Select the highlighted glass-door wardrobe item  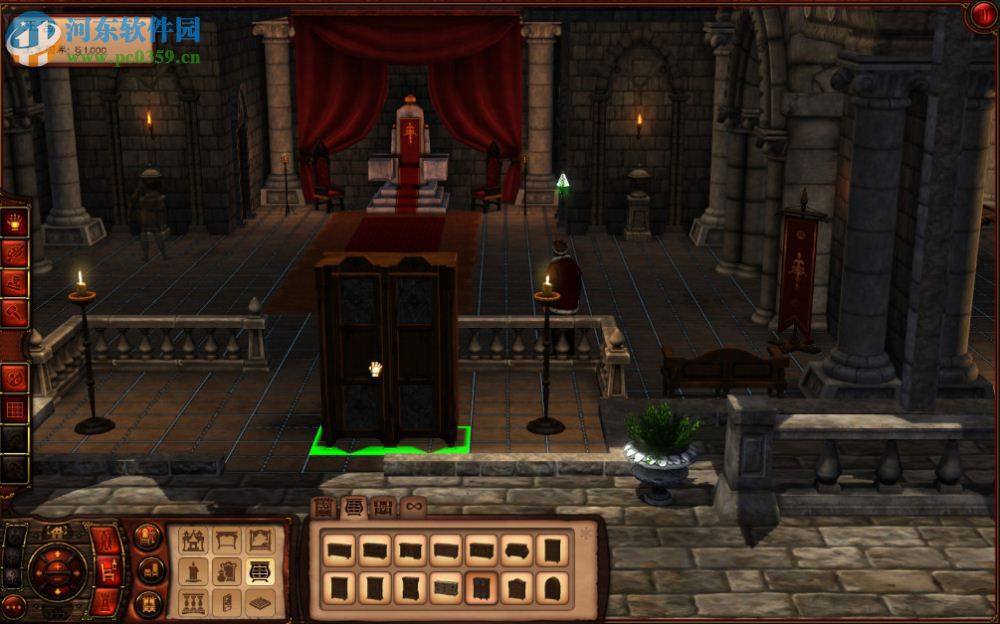[481, 588]
